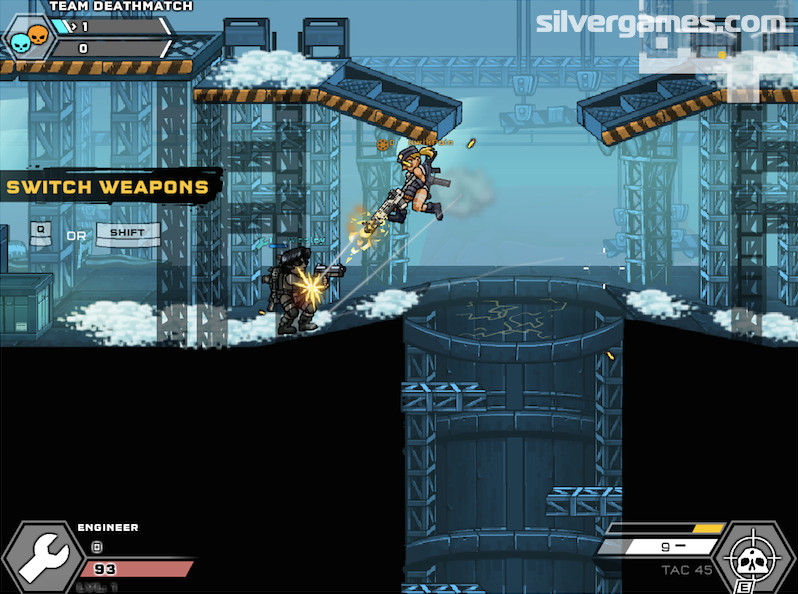Activate the skull crosshair ability icon
Viewport: 798px width, 594px height.
click(x=757, y=555)
